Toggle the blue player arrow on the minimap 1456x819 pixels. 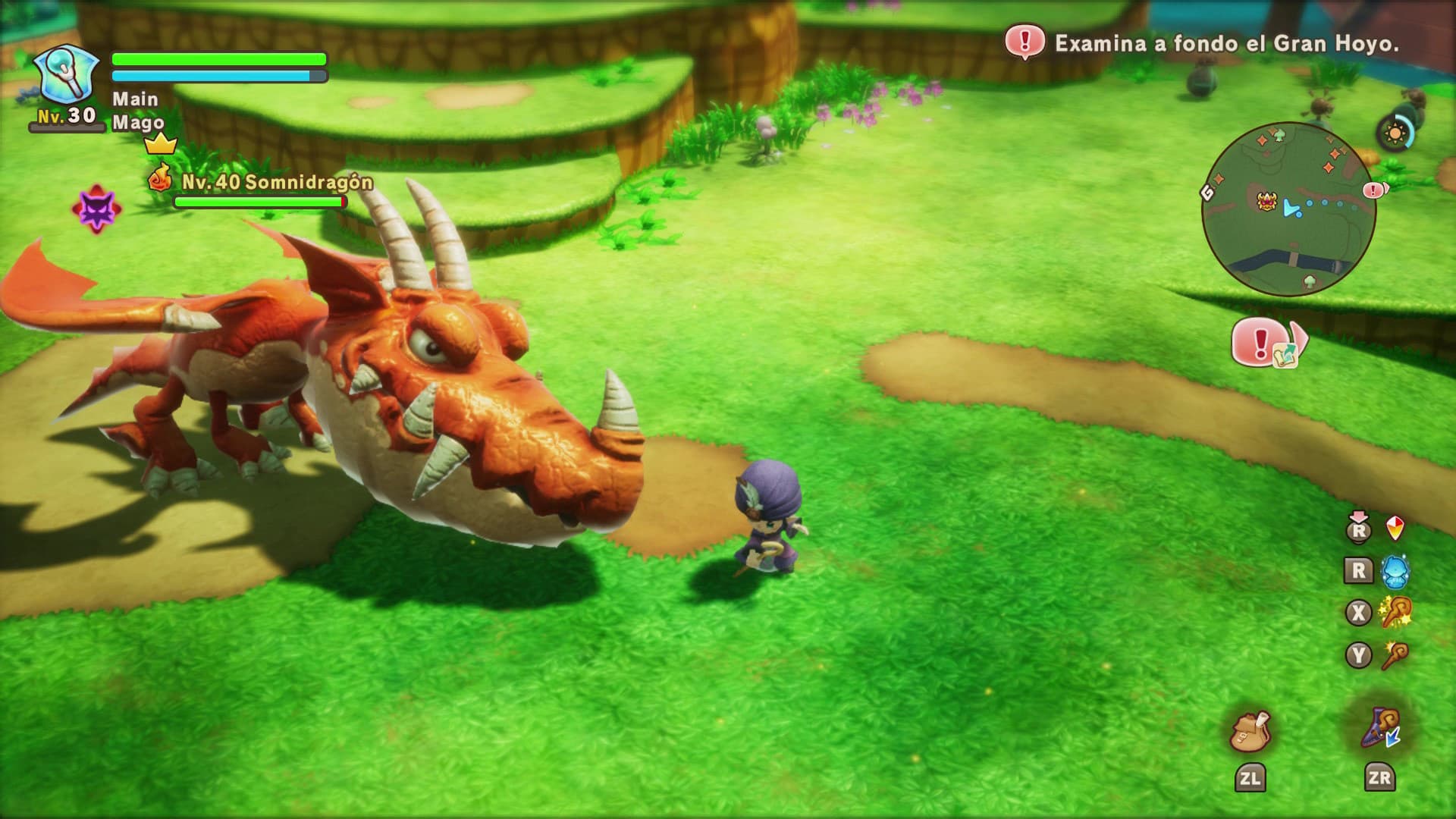1291,209
